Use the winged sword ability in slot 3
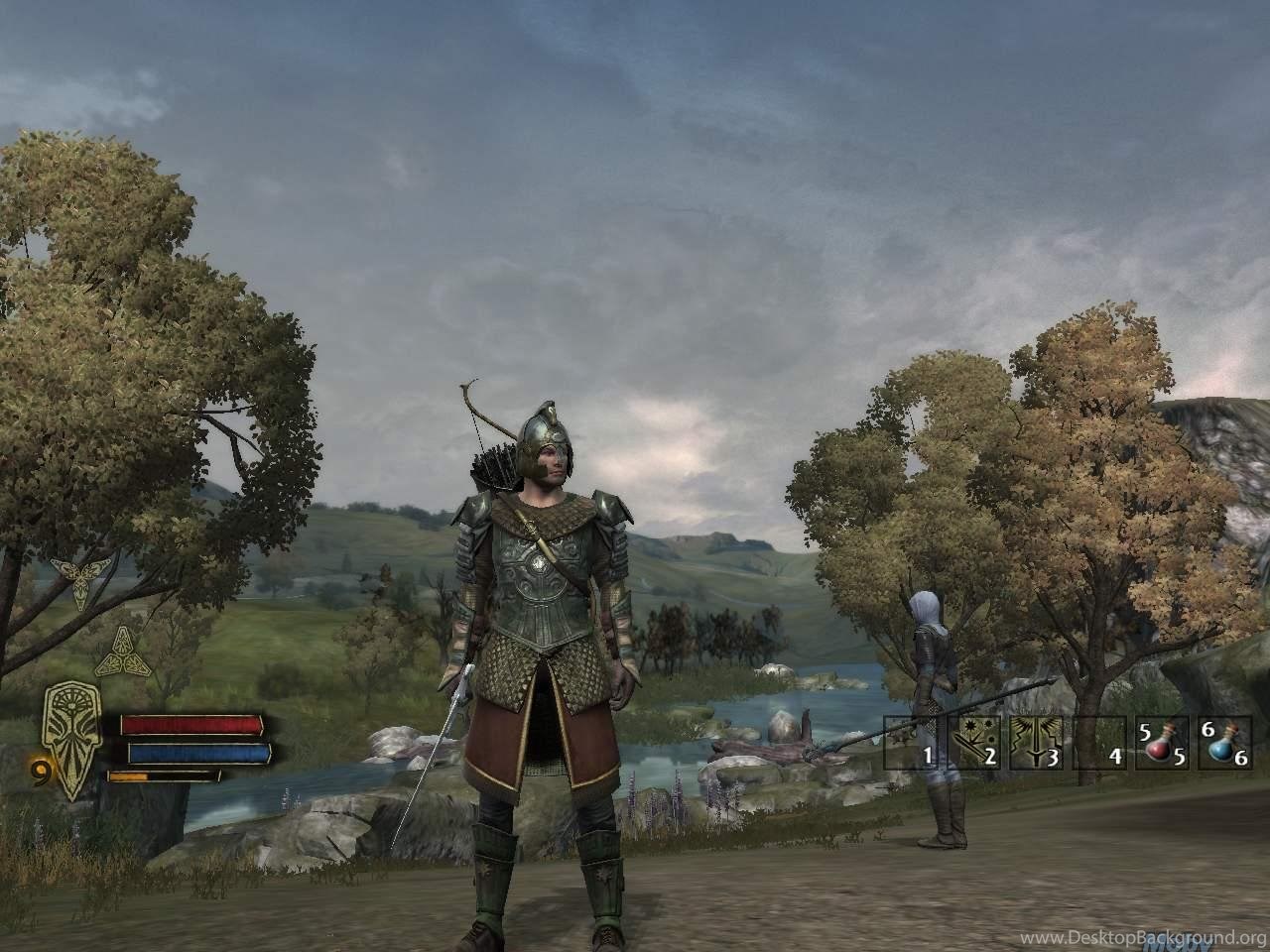 pyautogui.click(x=1037, y=745)
